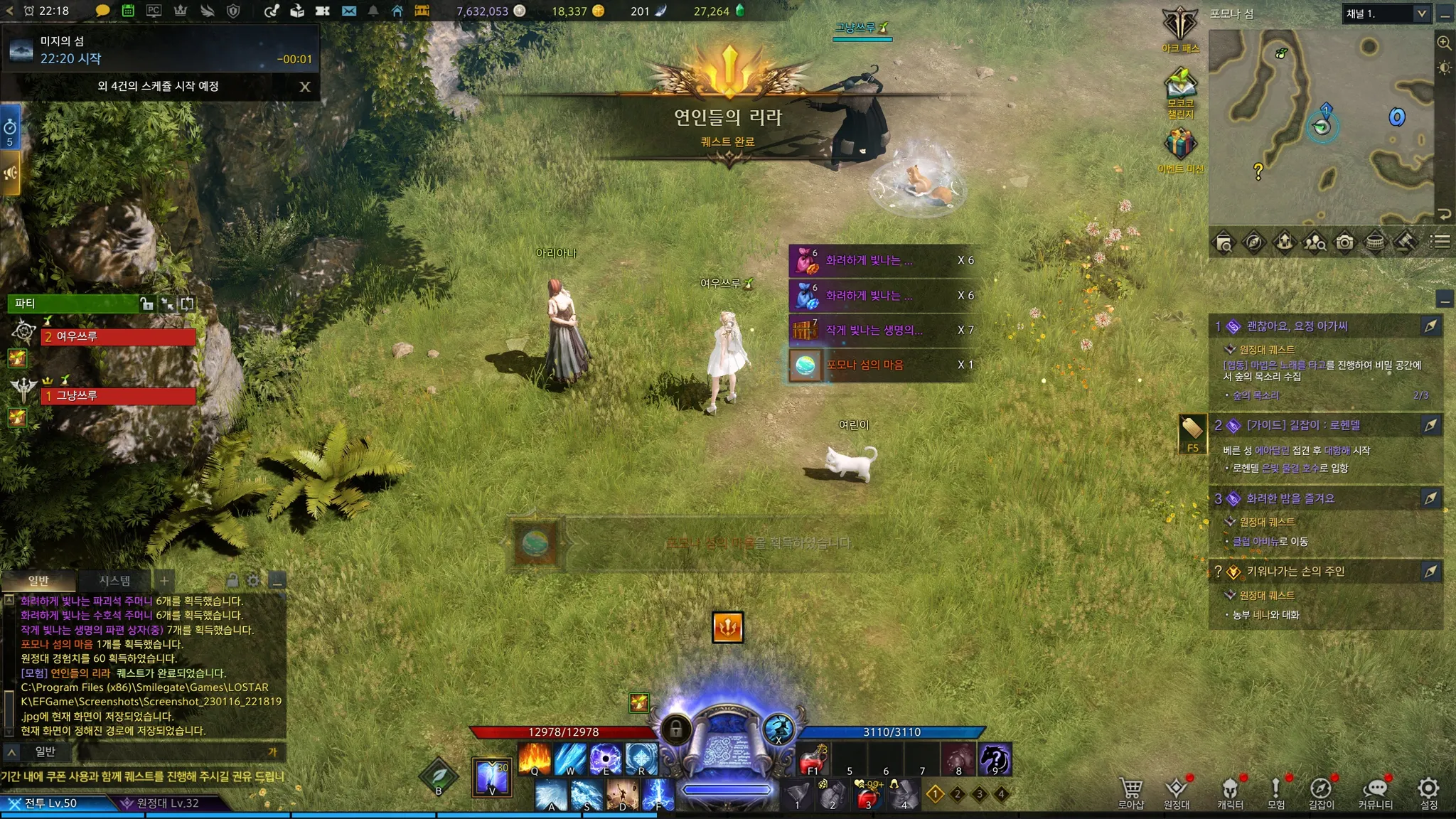Viewport: 1456px width, 819px height.
Task: Select the 괜찮아요, 요정 아가씨 quest tracker
Action: pos(1297,326)
